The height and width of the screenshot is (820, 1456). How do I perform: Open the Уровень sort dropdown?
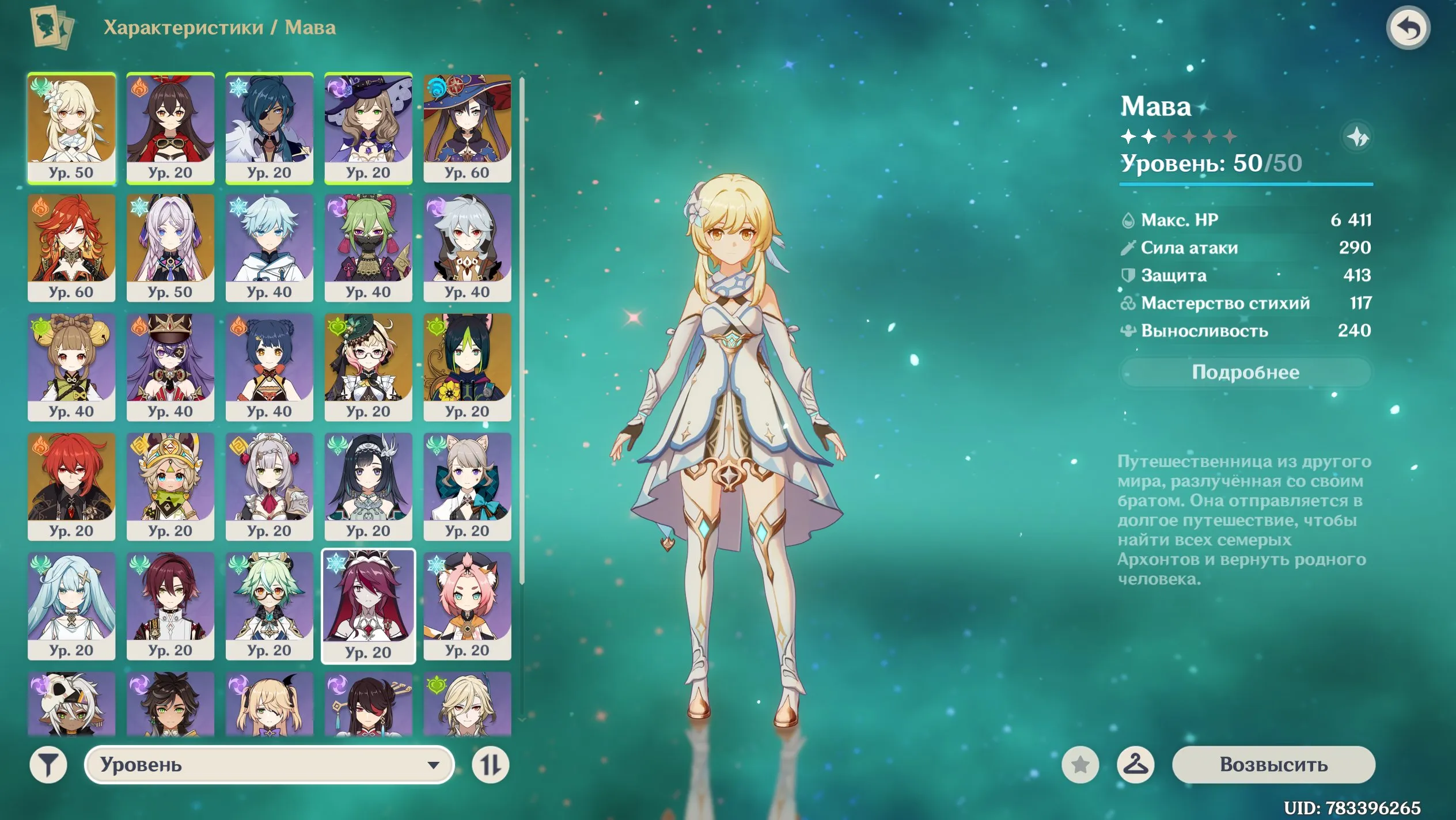(269, 765)
